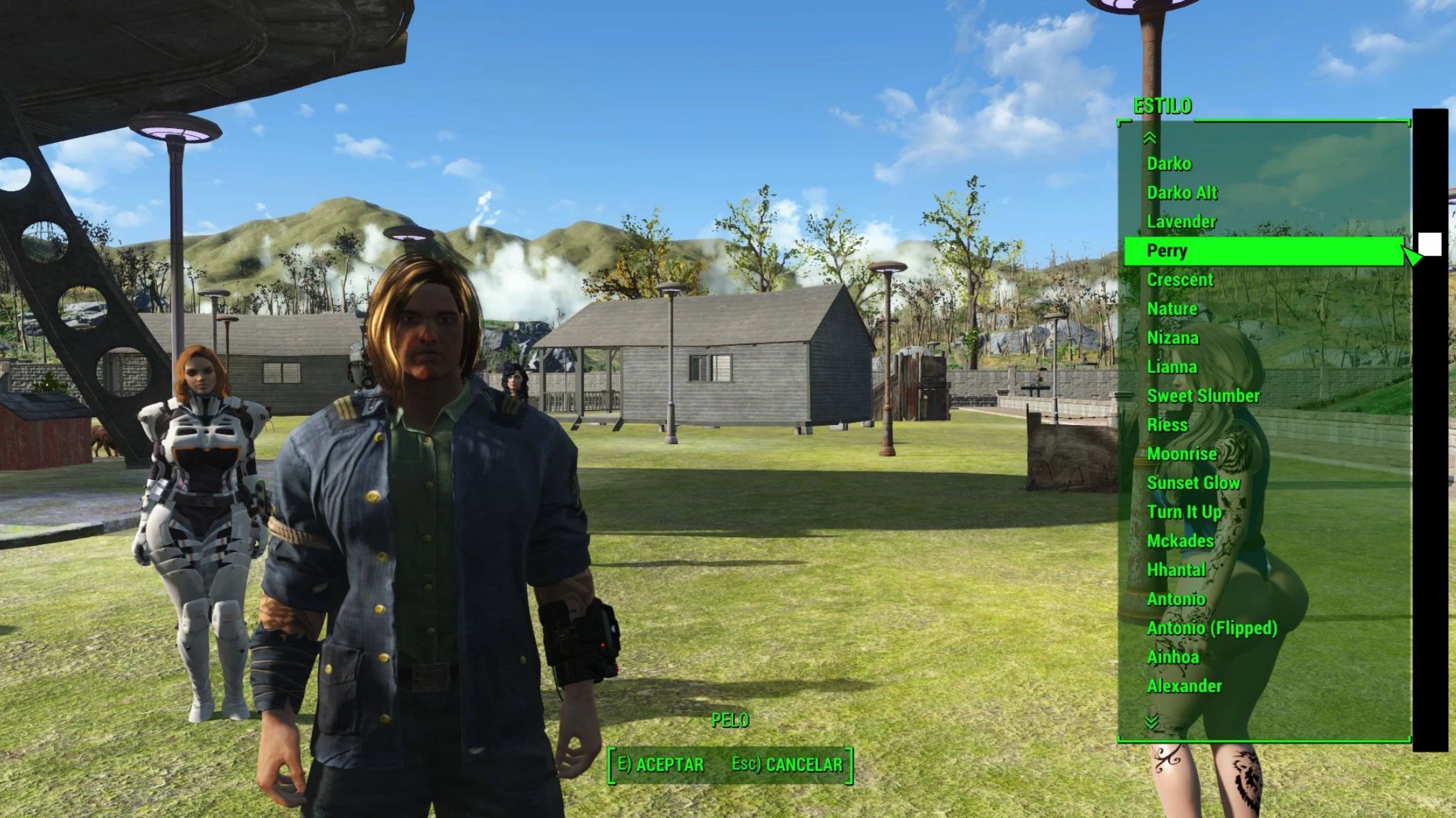Choose the Mckades style

pyautogui.click(x=1180, y=541)
